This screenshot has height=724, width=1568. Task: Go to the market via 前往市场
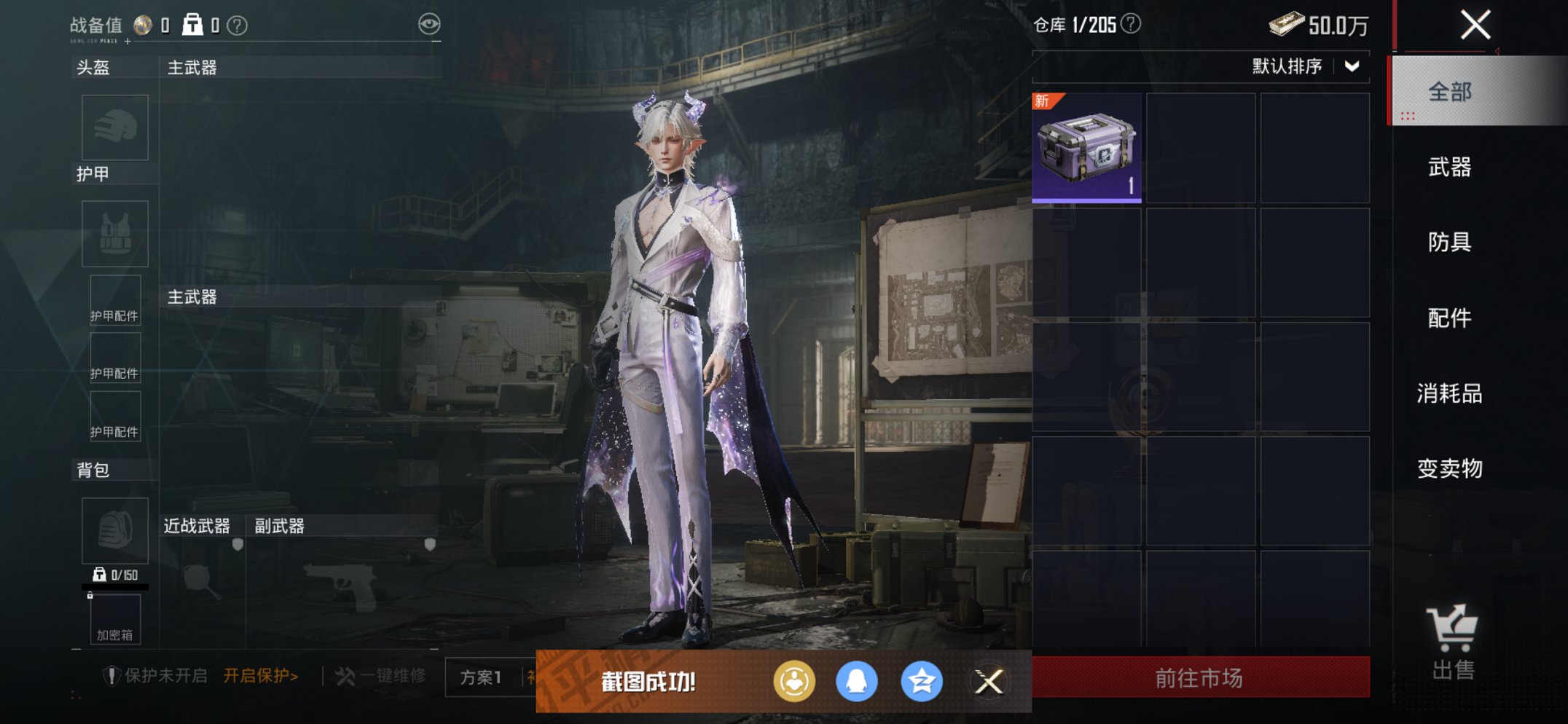pyautogui.click(x=1200, y=678)
